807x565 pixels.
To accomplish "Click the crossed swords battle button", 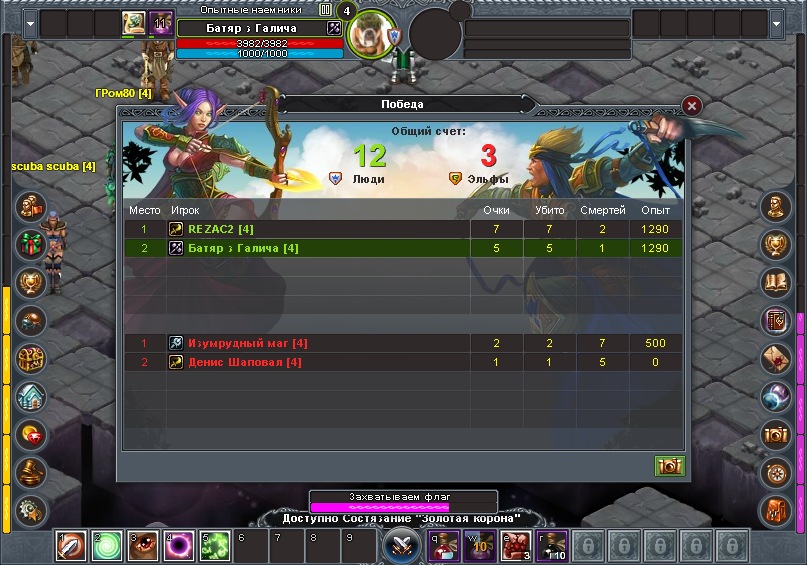I will [x=402, y=546].
